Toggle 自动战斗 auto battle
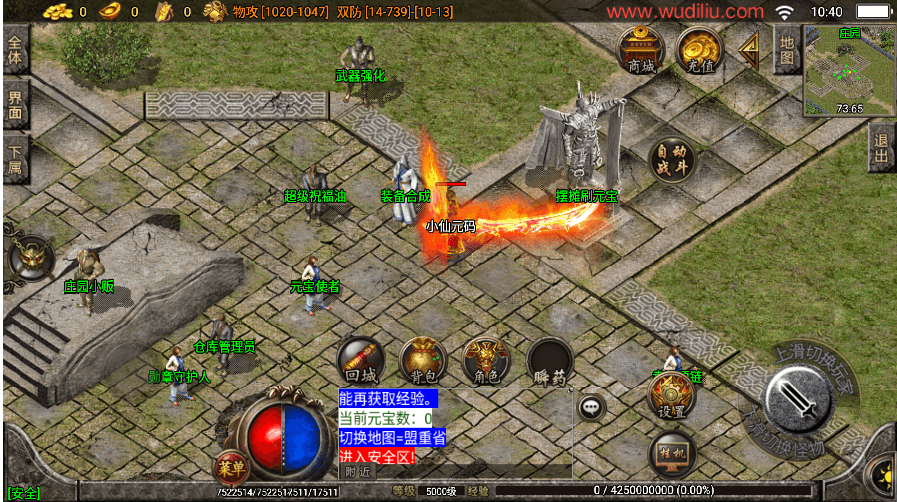The image size is (897, 502). tap(671, 161)
